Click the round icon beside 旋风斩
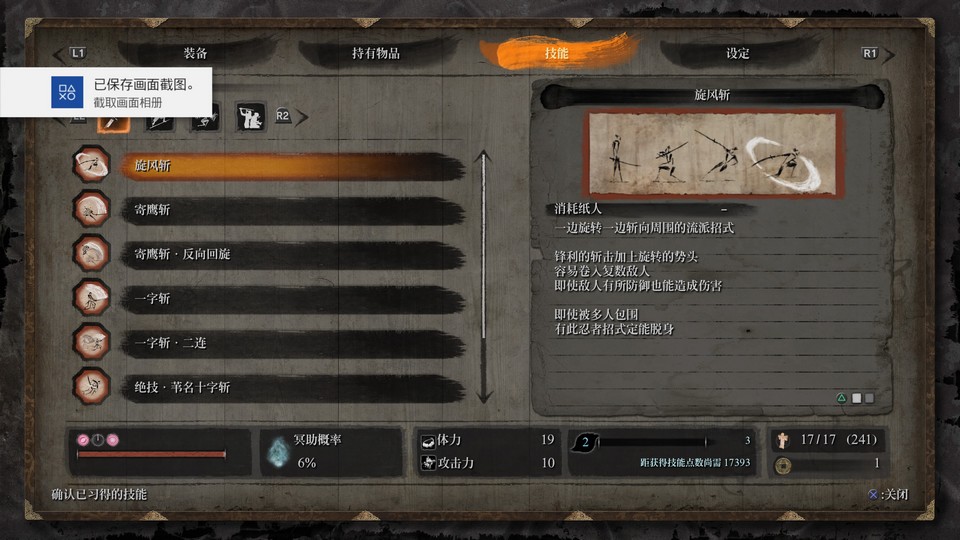The image size is (960, 540). coord(93,166)
